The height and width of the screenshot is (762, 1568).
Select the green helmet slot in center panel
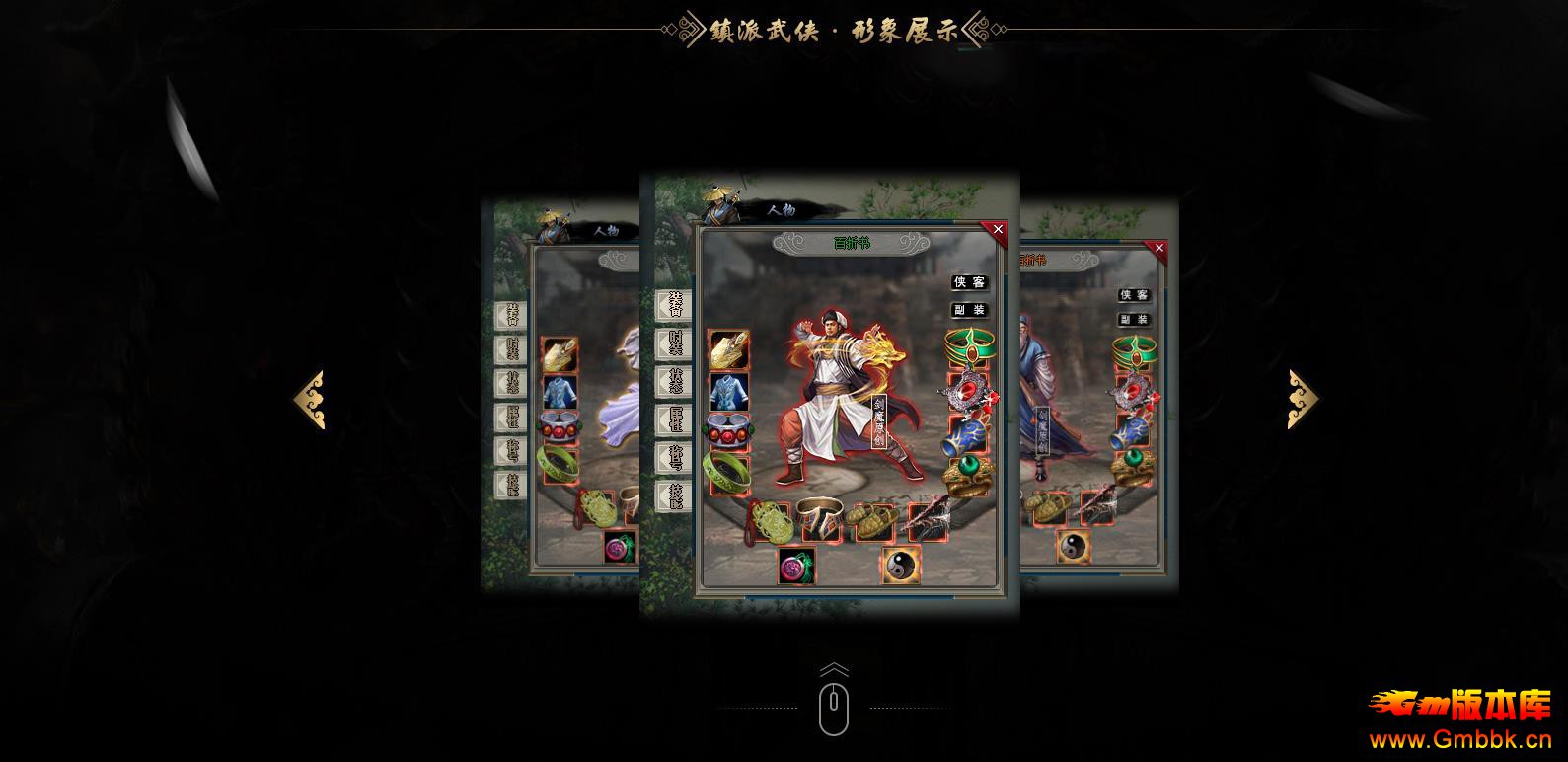[x=968, y=346]
